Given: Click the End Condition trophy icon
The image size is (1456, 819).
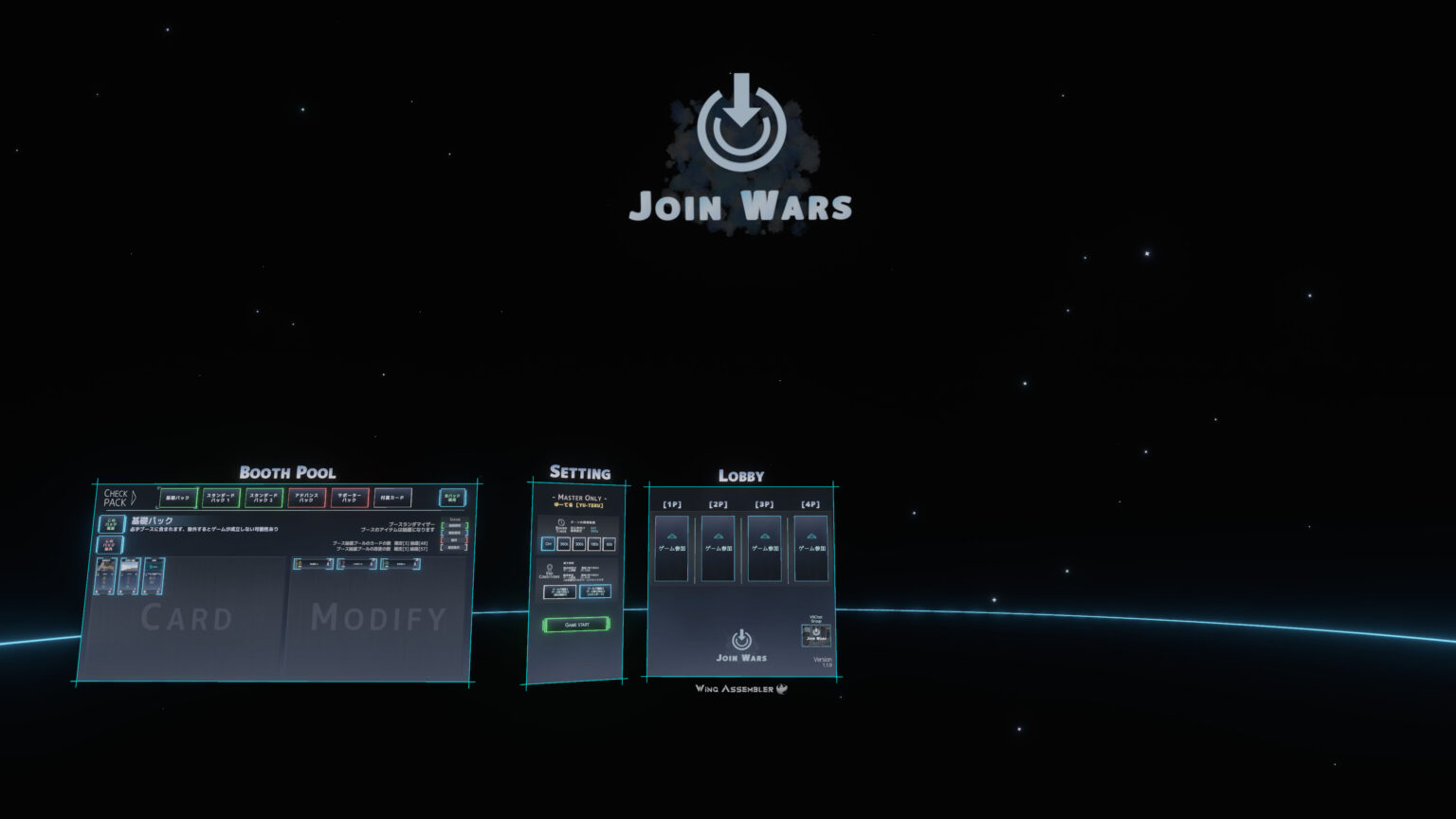Looking at the screenshot, I should pyautogui.click(x=550, y=566).
